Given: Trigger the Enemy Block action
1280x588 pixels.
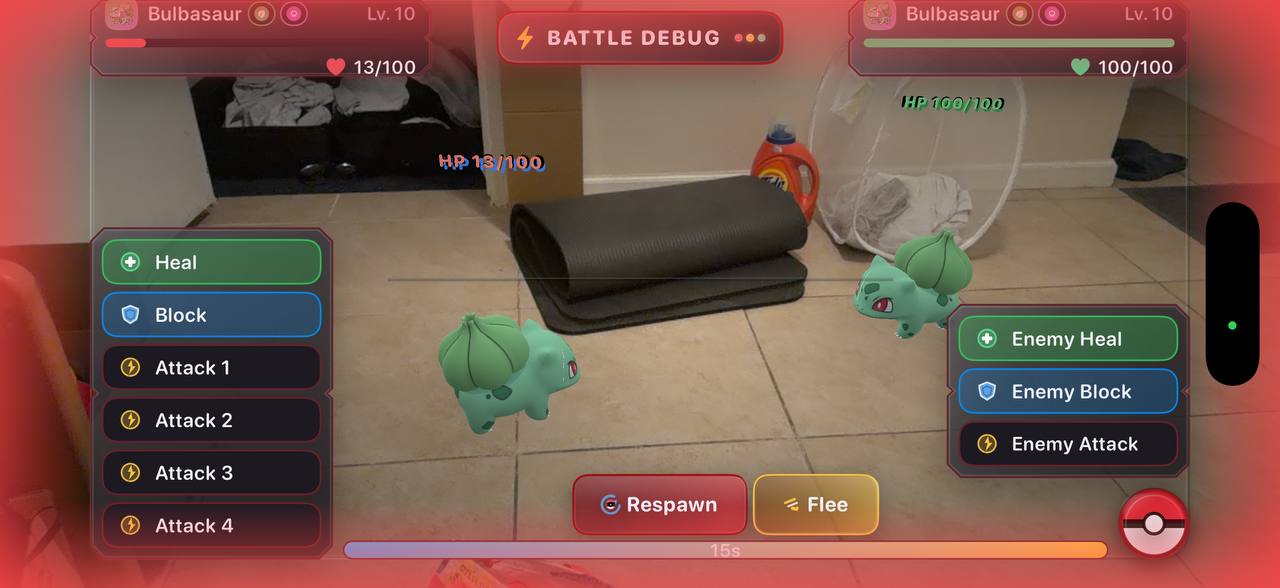Looking at the screenshot, I should [x=1067, y=392].
